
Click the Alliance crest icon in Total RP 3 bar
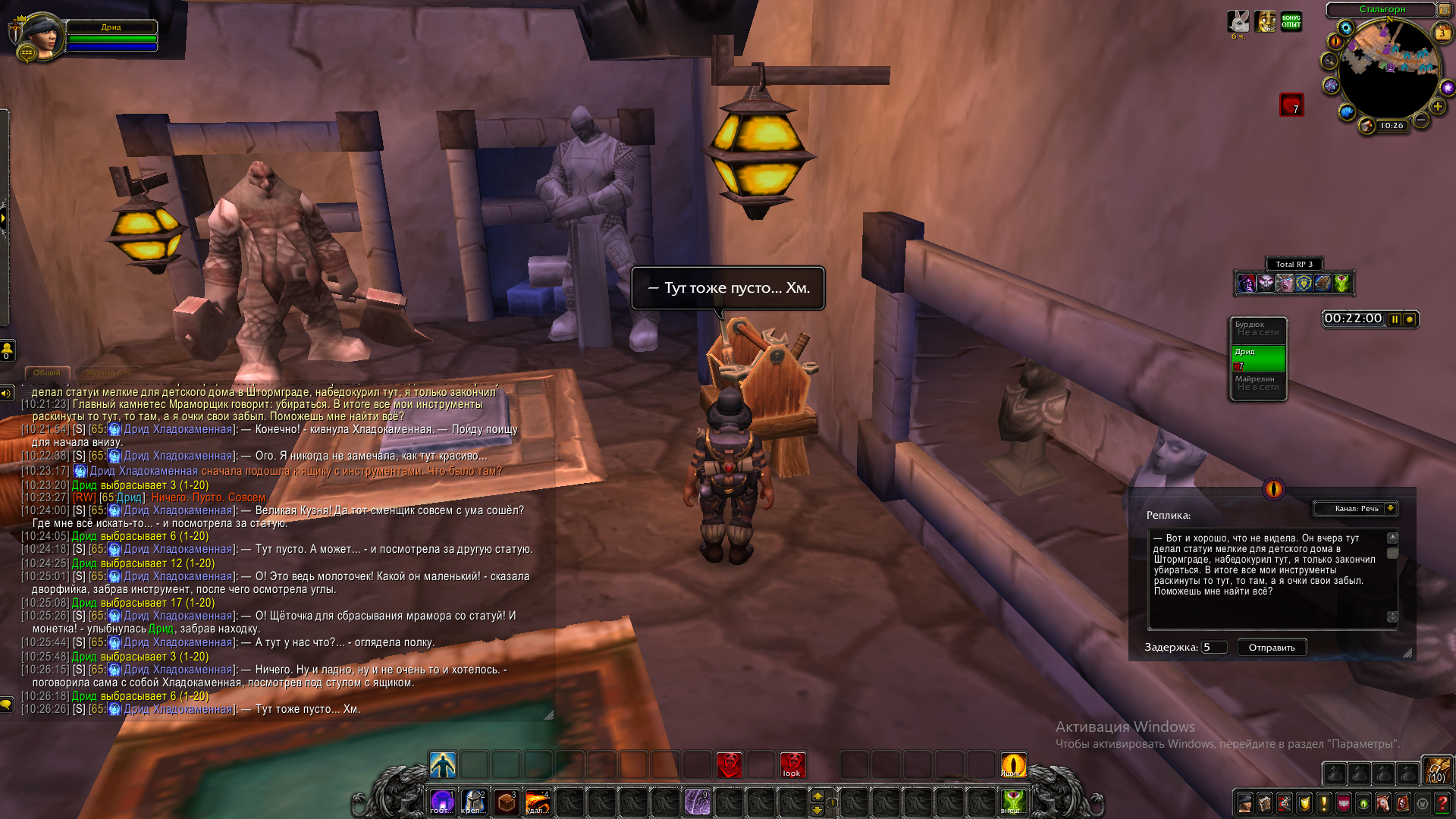1304,284
